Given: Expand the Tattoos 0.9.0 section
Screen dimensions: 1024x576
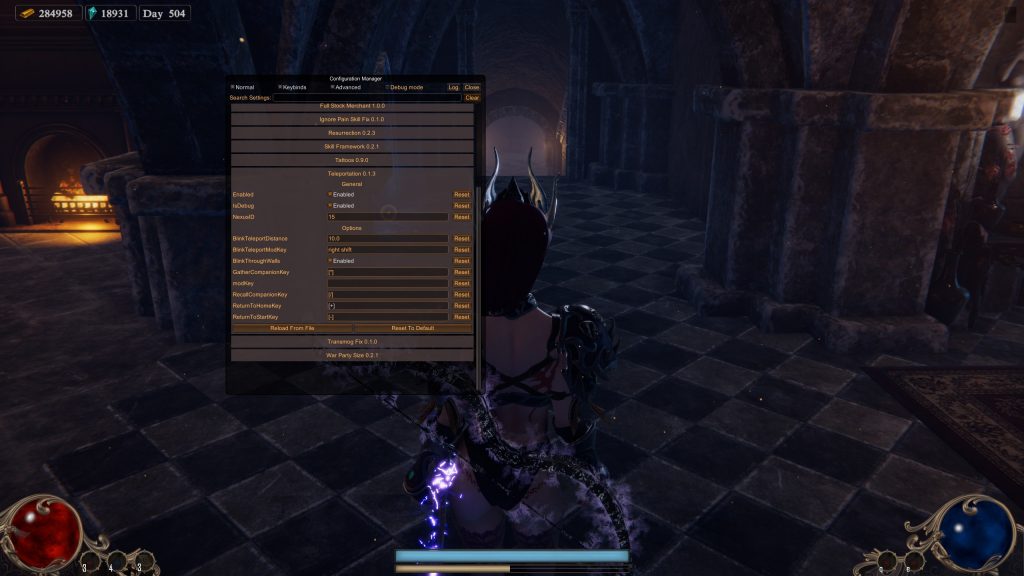Looking at the screenshot, I should pos(352,160).
